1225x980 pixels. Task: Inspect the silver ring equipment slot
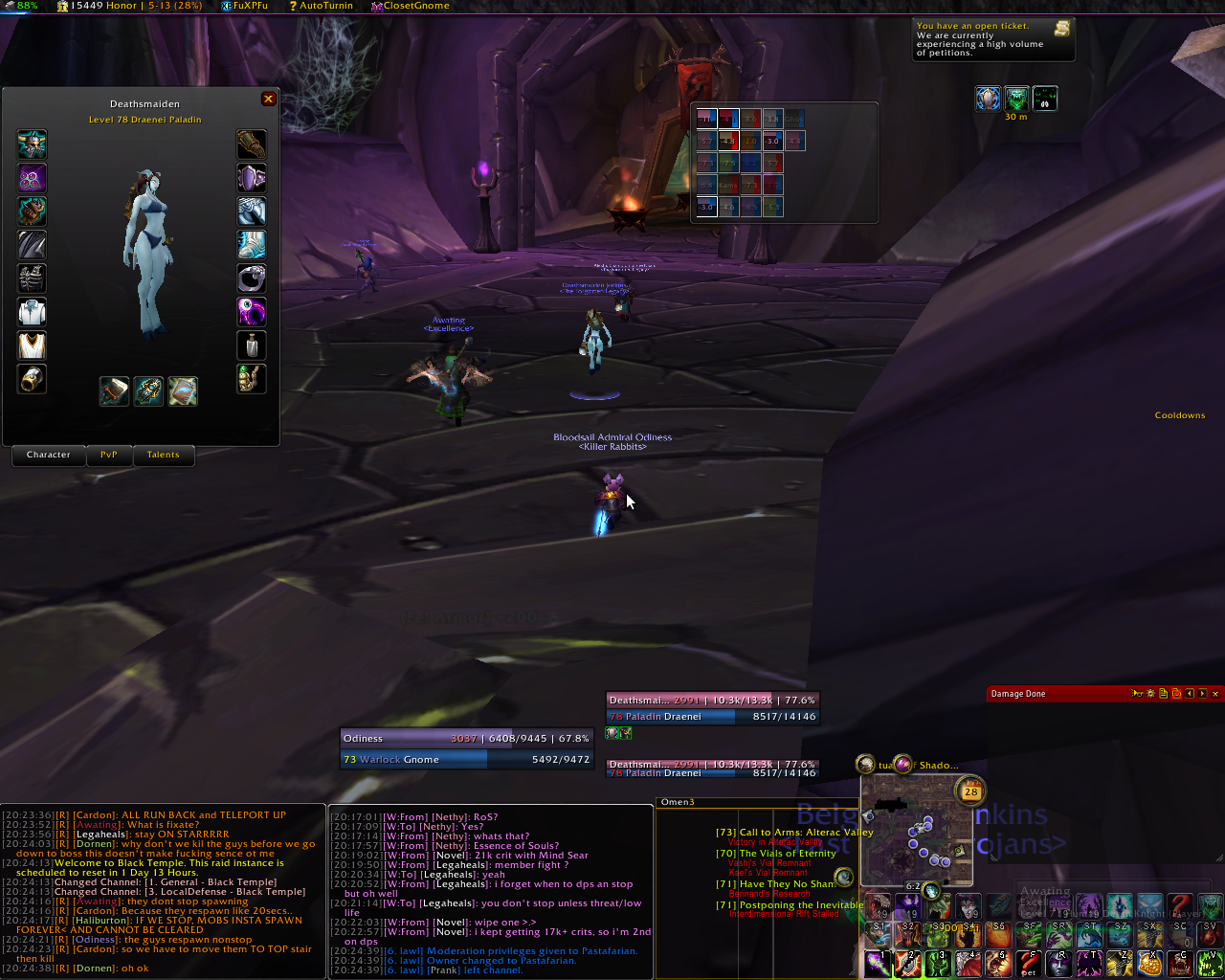point(252,278)
